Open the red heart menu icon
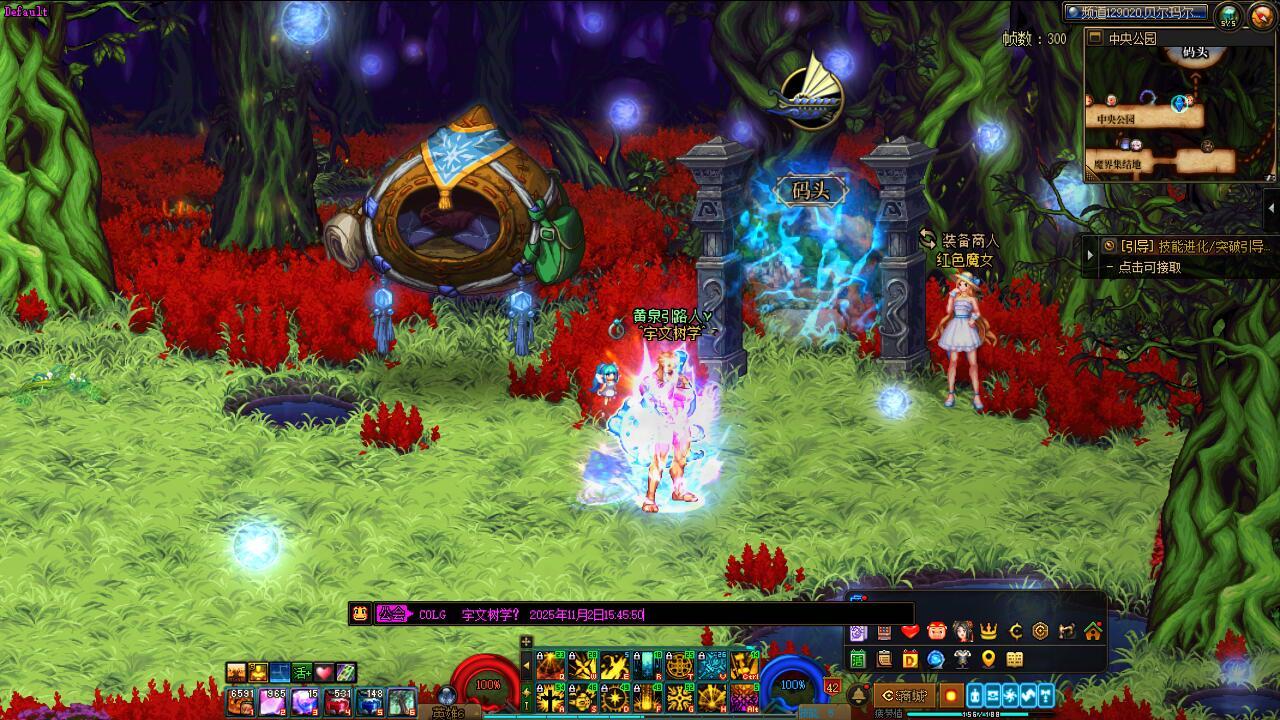 909,631
